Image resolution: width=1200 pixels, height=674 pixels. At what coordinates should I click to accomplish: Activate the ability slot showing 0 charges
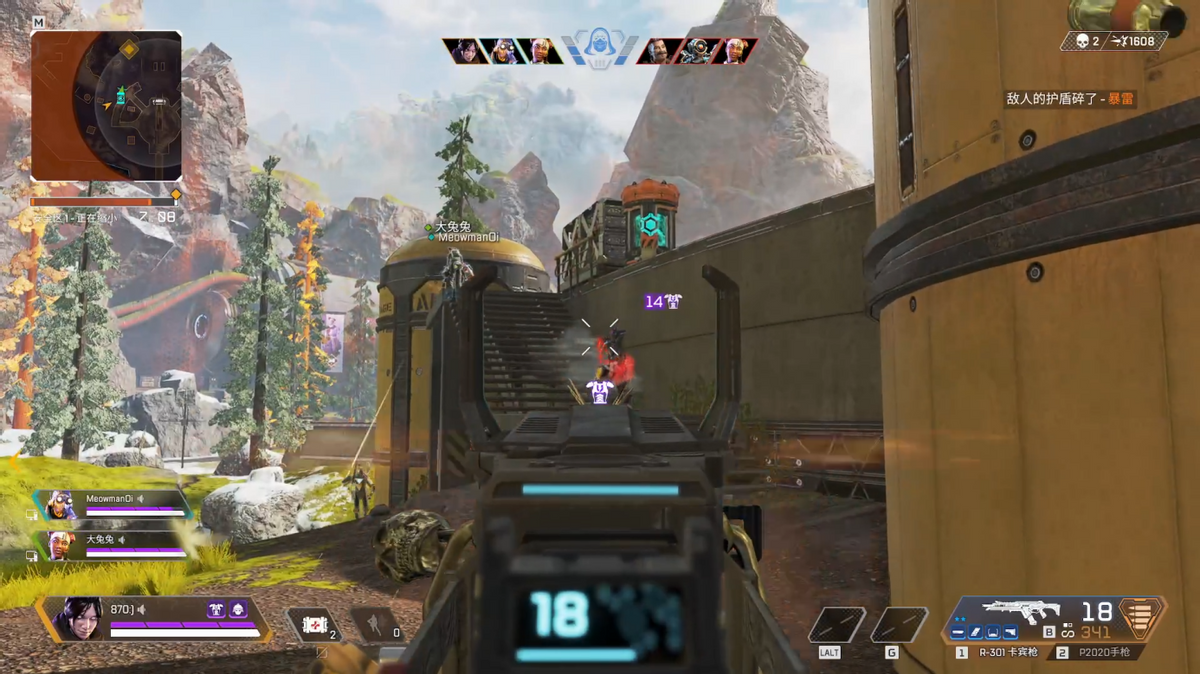[377, 625]
